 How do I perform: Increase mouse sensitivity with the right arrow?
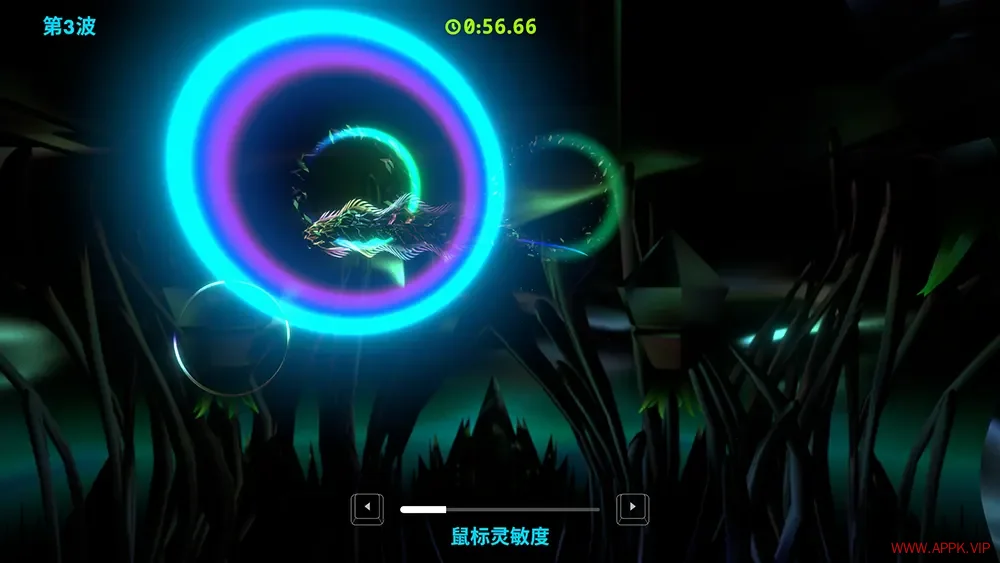(632, 508)
